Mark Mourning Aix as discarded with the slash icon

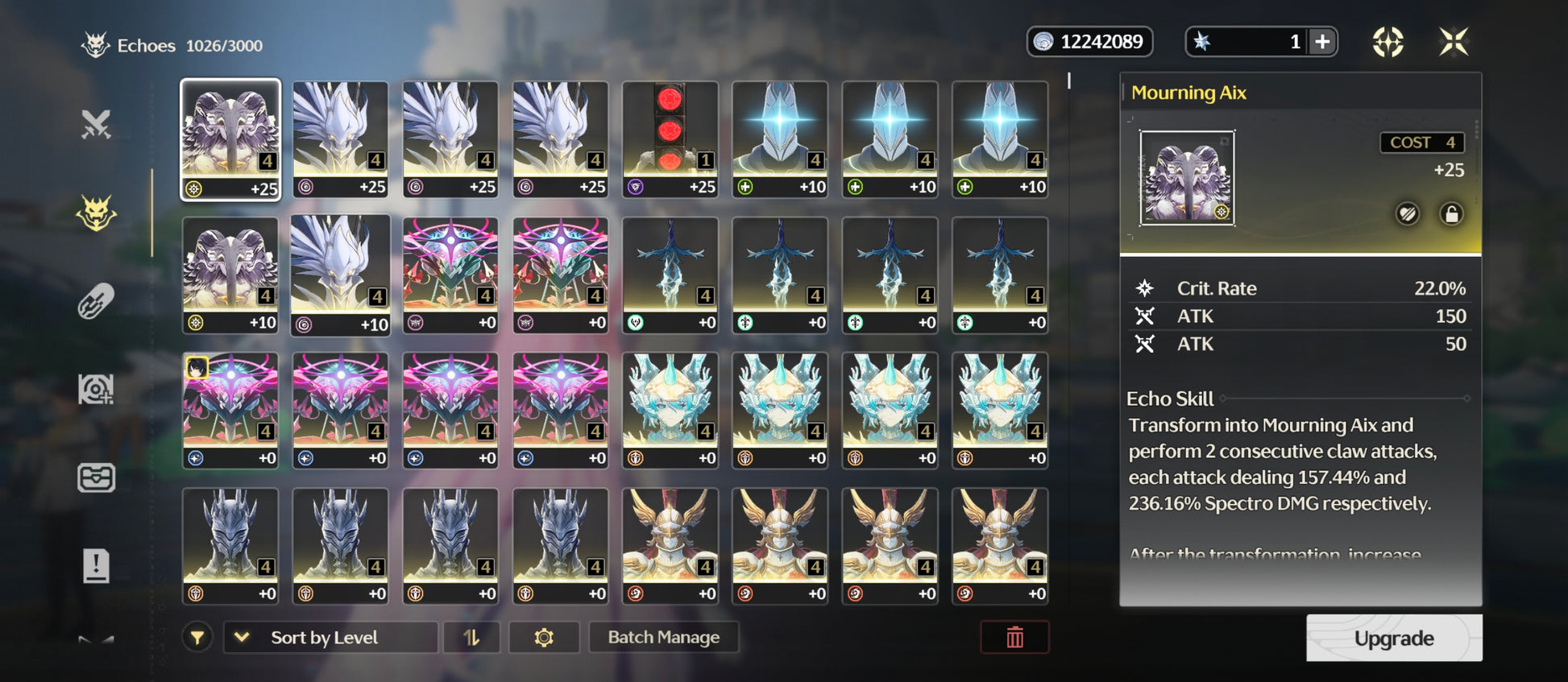coord(1408,214)
